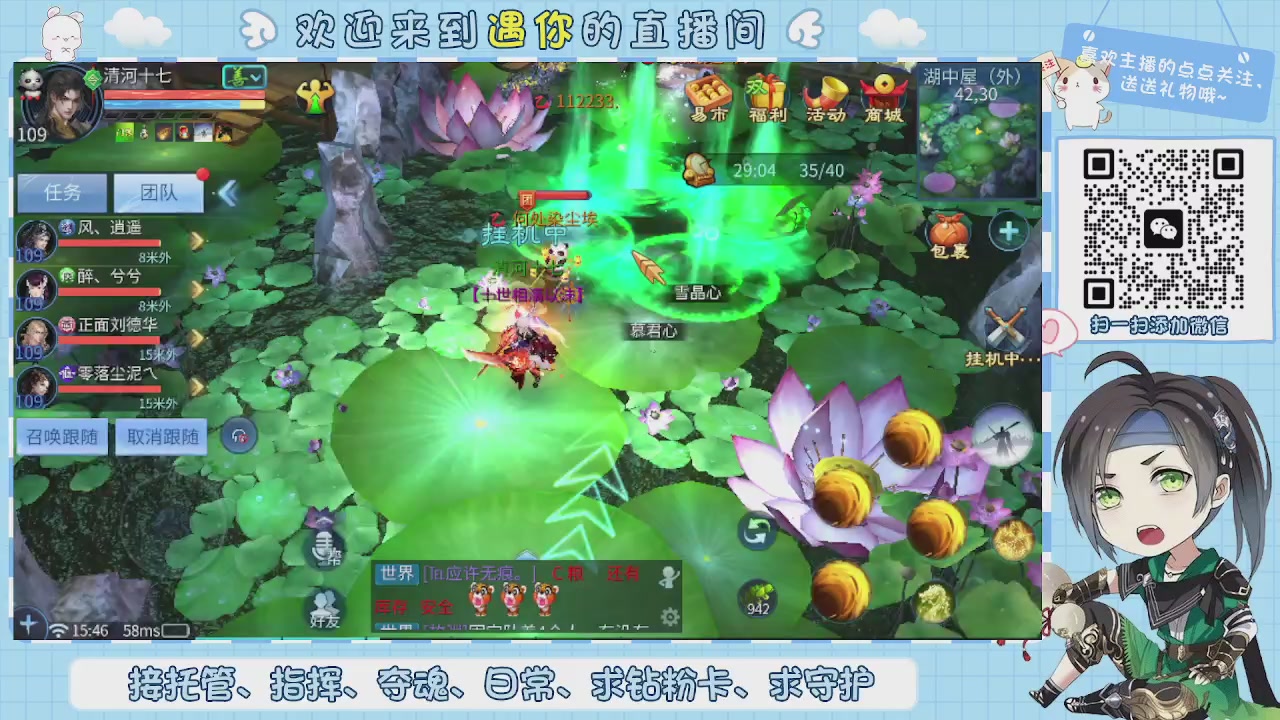
Task: Open the 好友 friends icon
Action: (325, 607)
